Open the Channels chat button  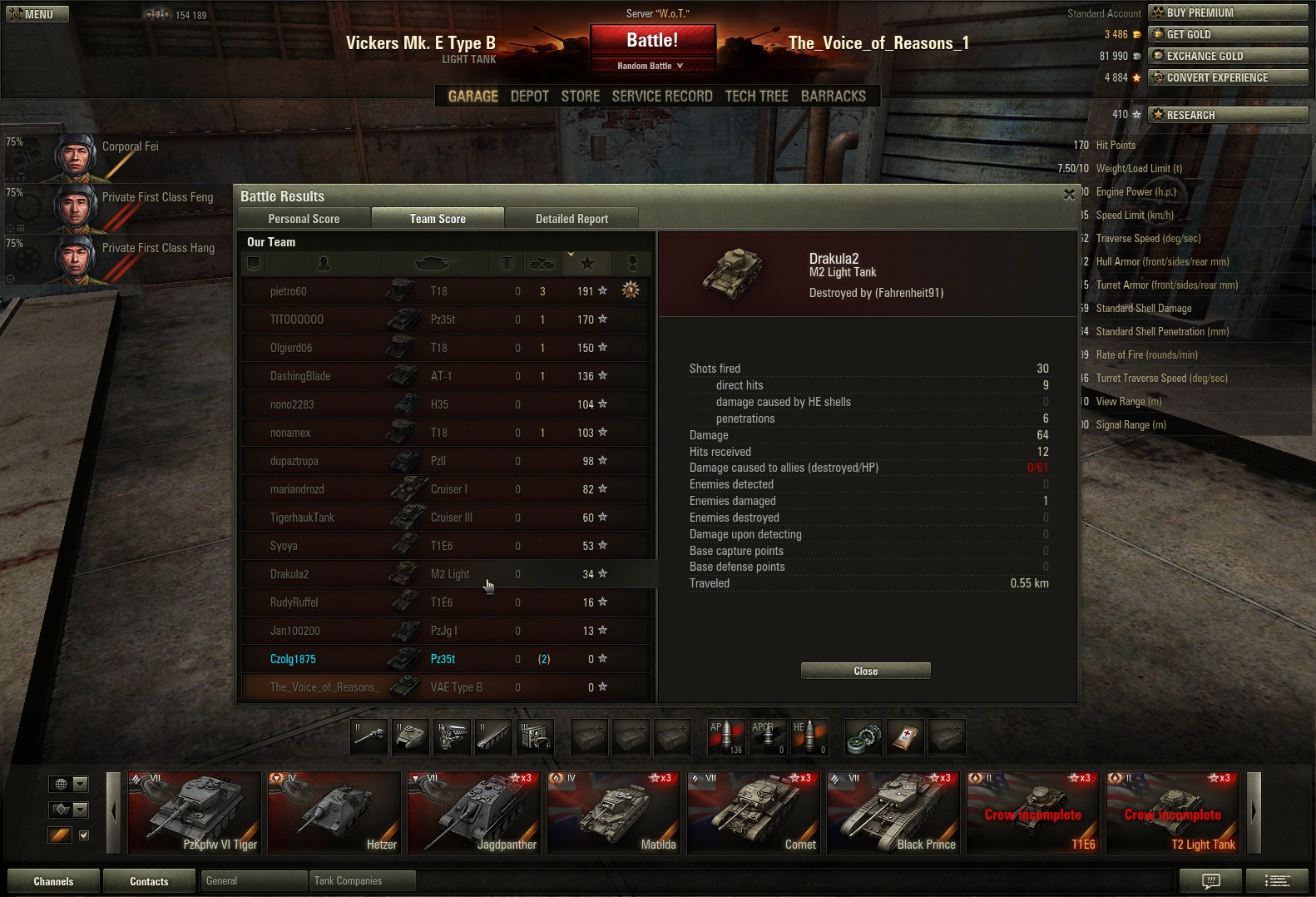(53, 881)
